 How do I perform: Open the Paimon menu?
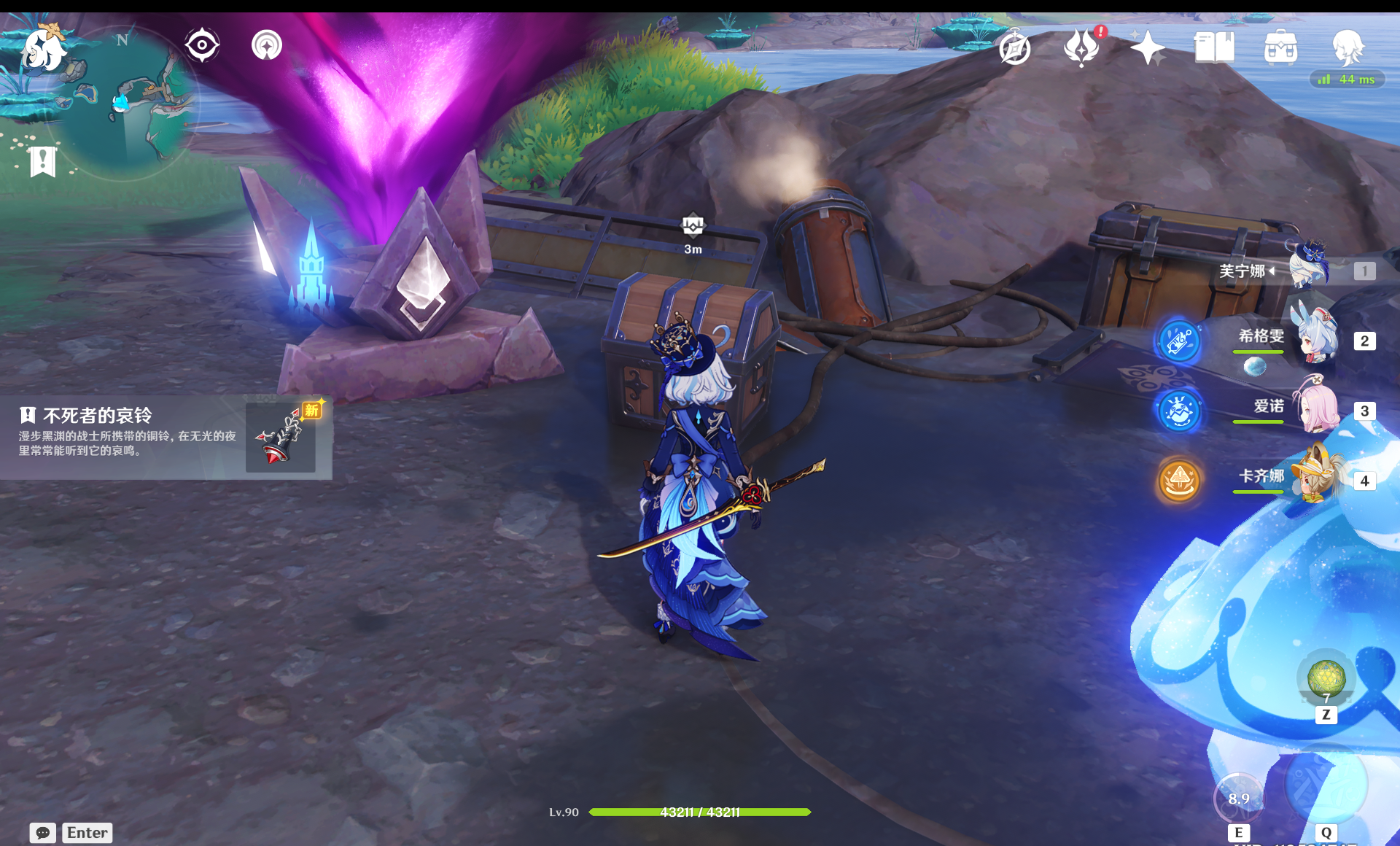click(x=44, y=50)
